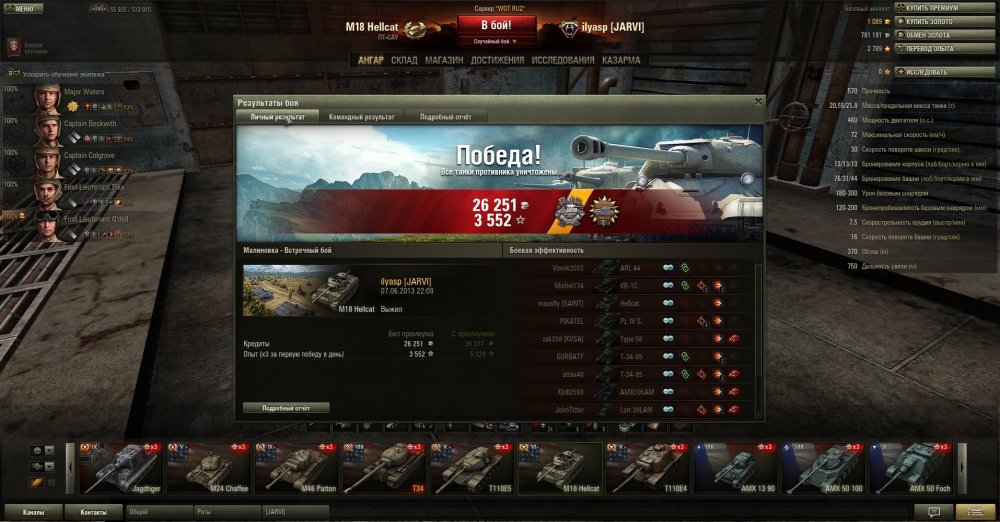
Task: Open the Магазин section
Action: pos(443,60)
